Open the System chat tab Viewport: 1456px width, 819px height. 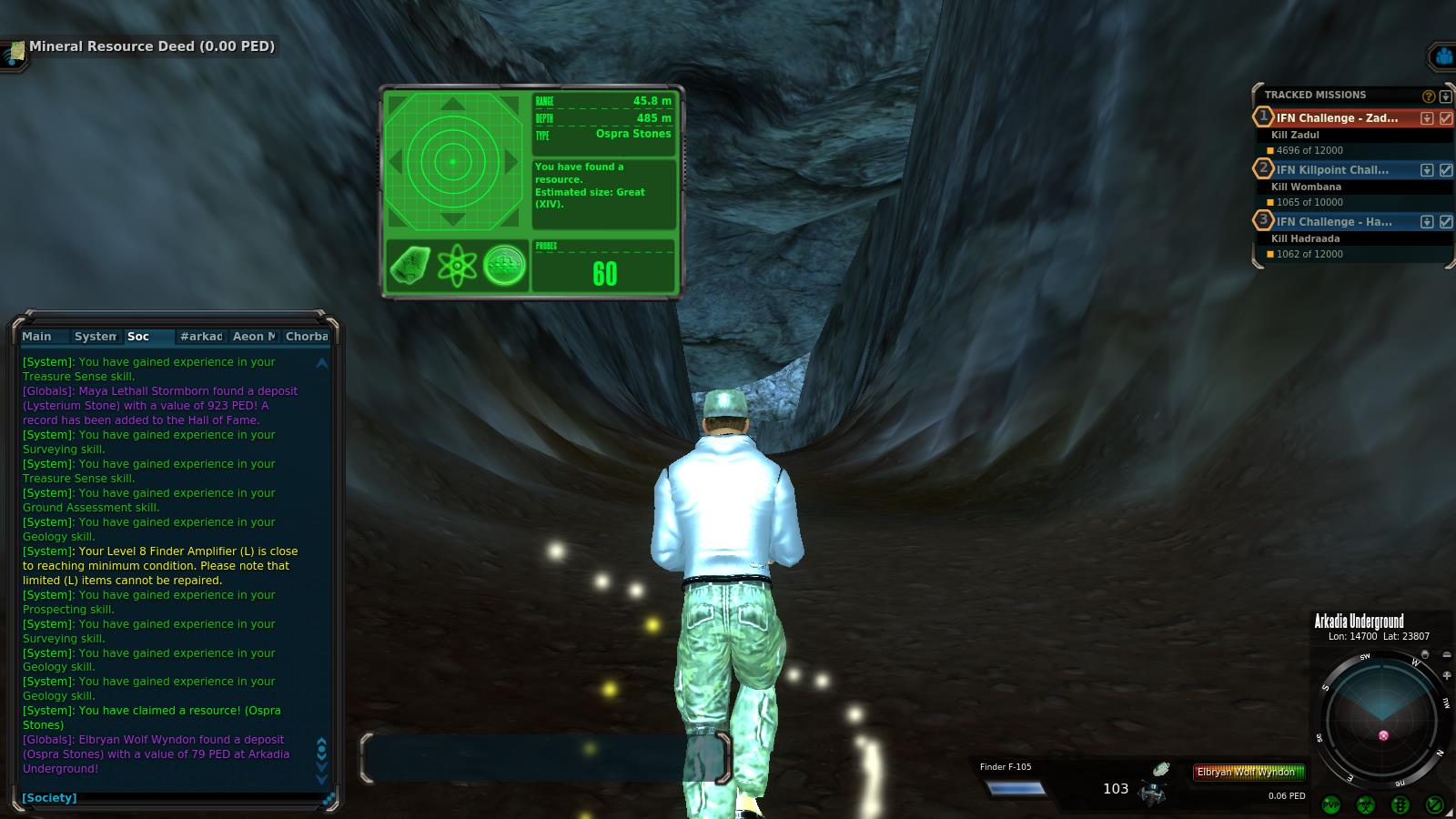(x=95, y=337)
